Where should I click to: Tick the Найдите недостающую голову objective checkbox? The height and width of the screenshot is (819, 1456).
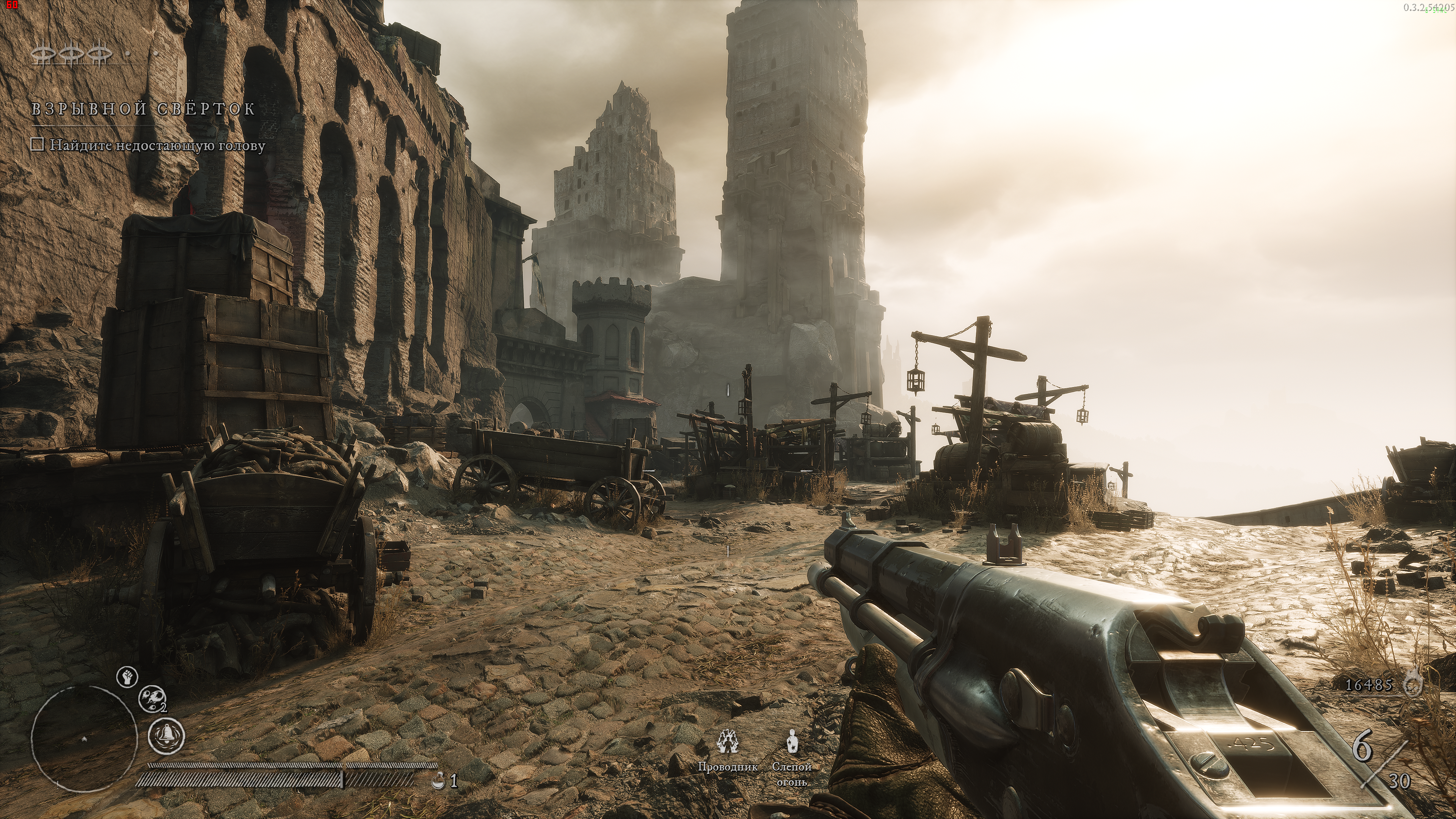(x=37, y=145)
